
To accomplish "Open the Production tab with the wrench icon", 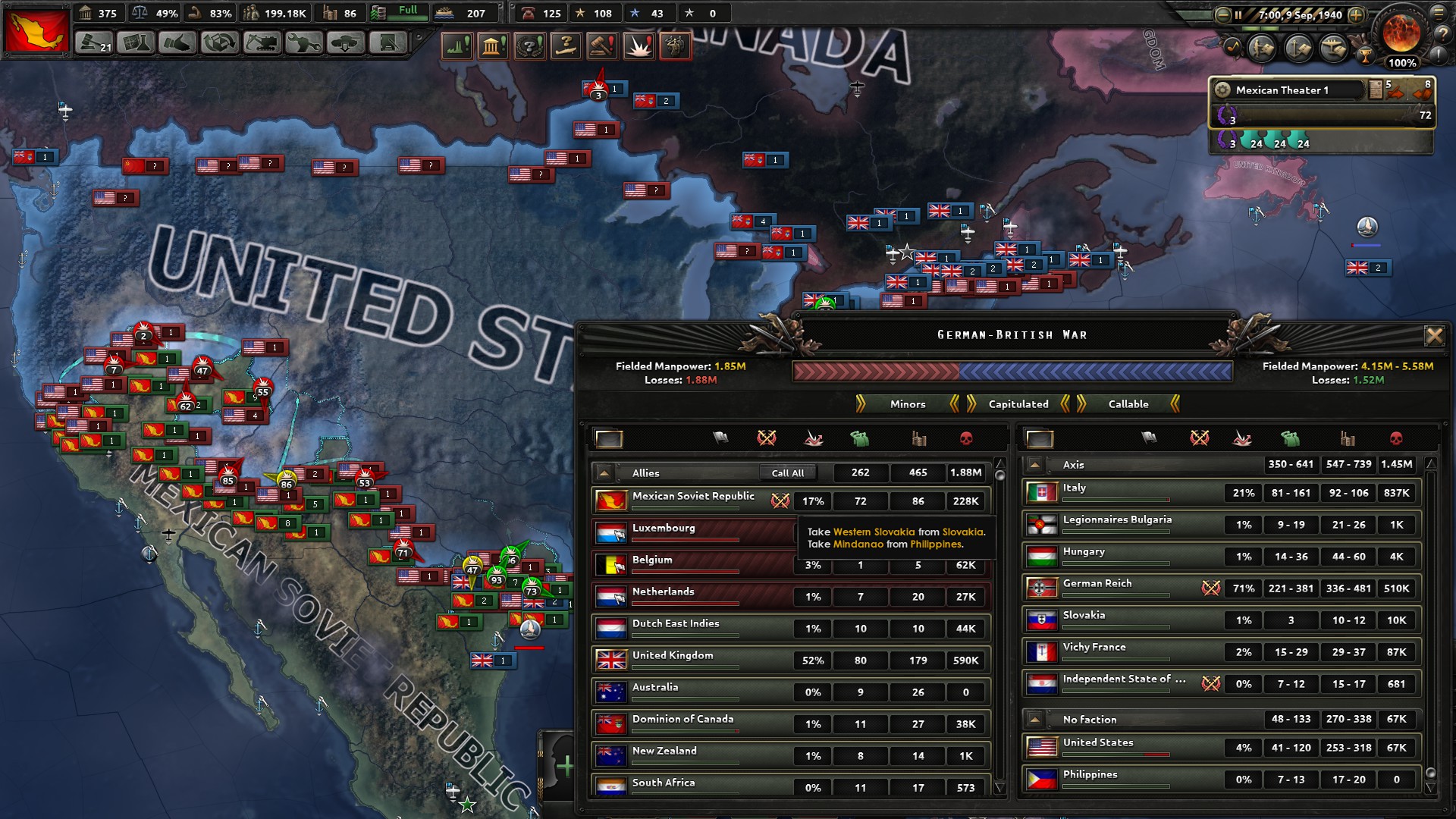I will pos(303,43).
